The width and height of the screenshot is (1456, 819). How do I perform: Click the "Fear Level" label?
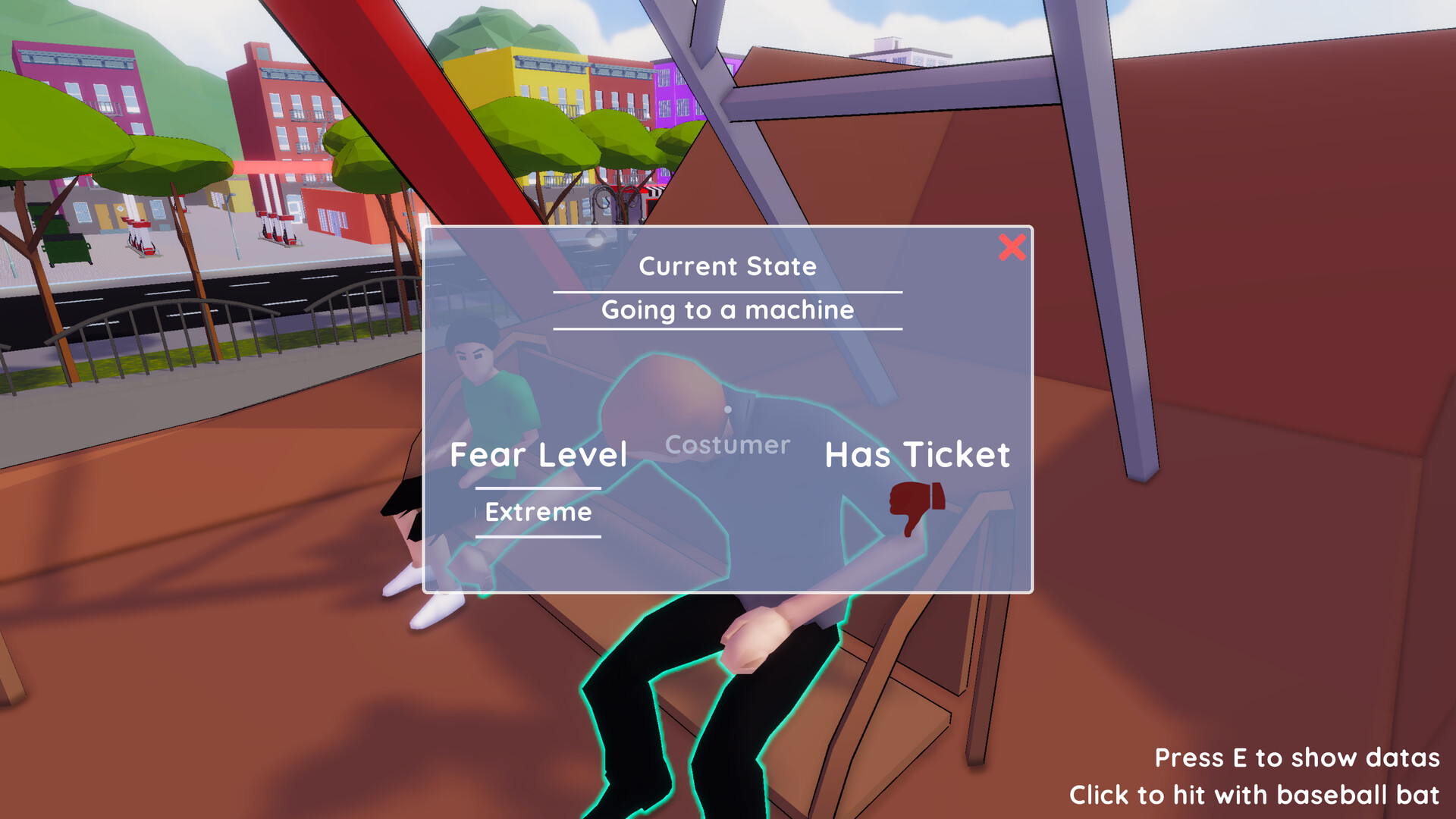click(538, 455)
